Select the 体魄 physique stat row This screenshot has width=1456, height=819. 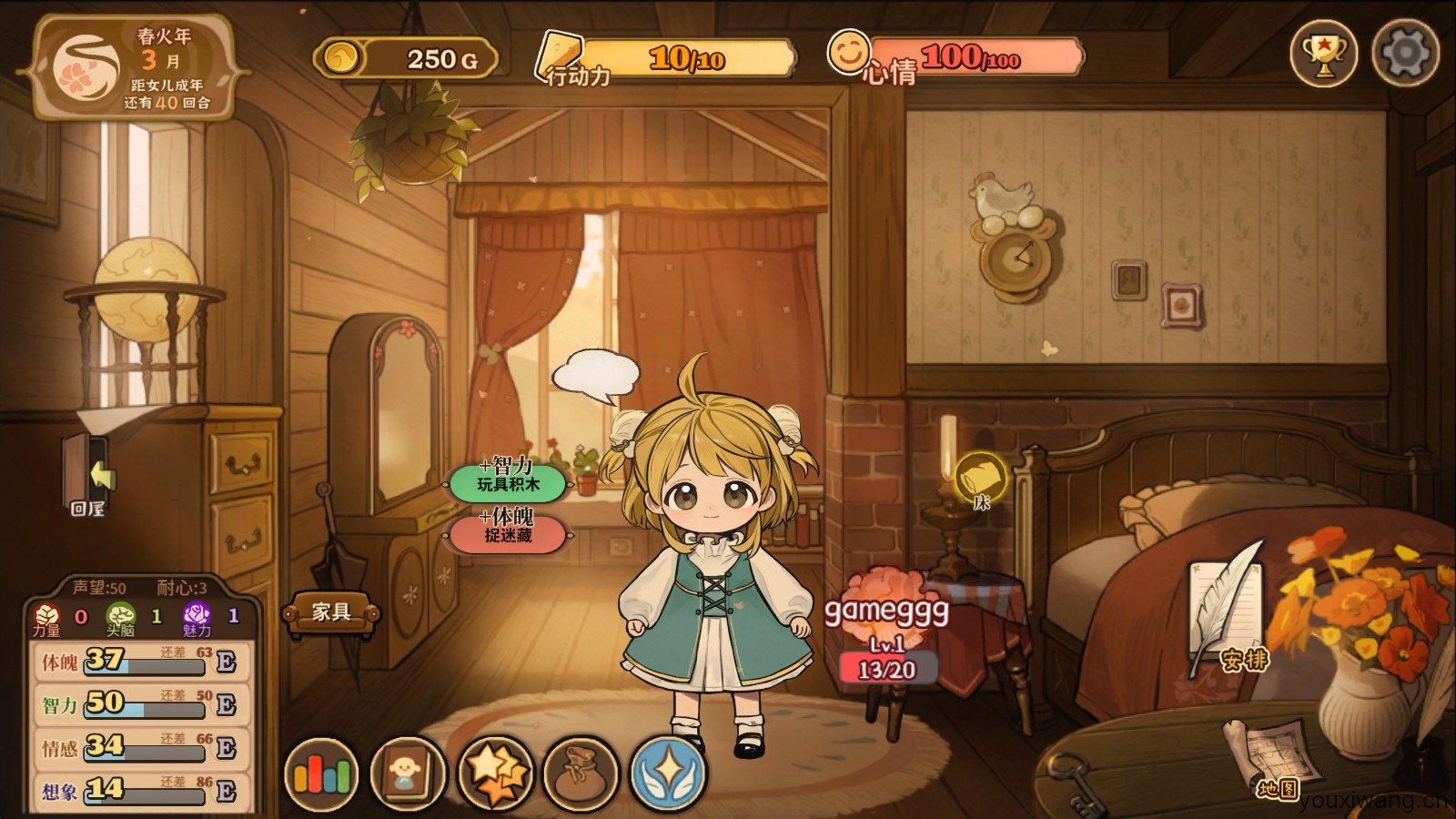138,661
